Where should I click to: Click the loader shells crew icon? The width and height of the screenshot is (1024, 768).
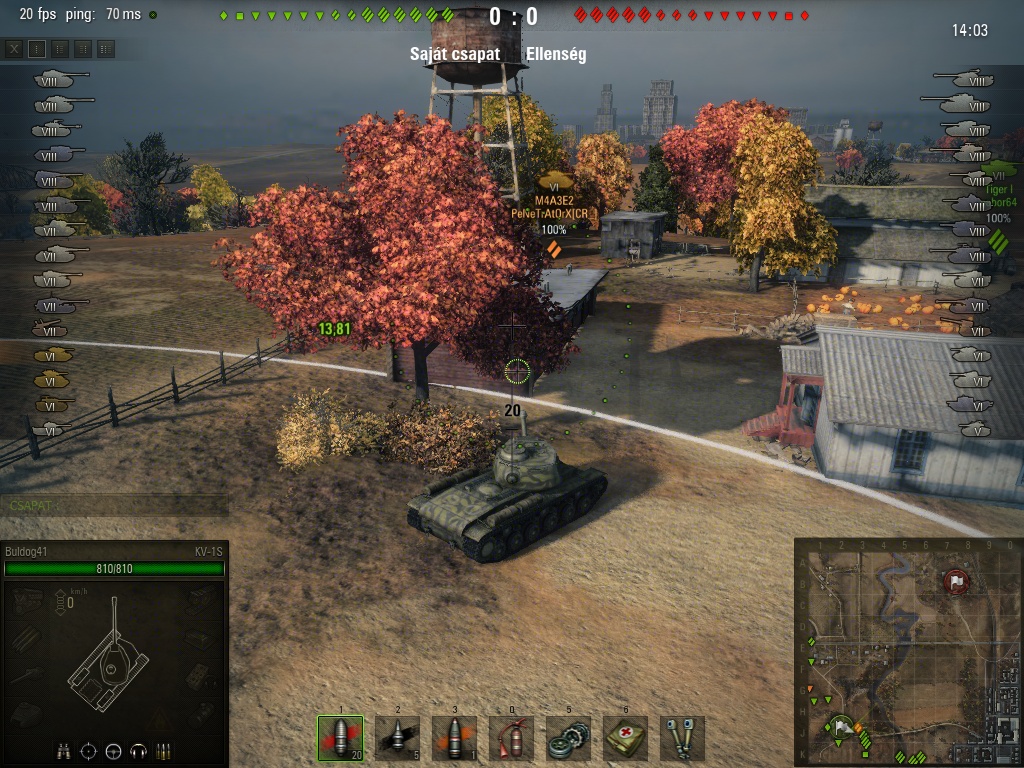click(x=162, y=750)
